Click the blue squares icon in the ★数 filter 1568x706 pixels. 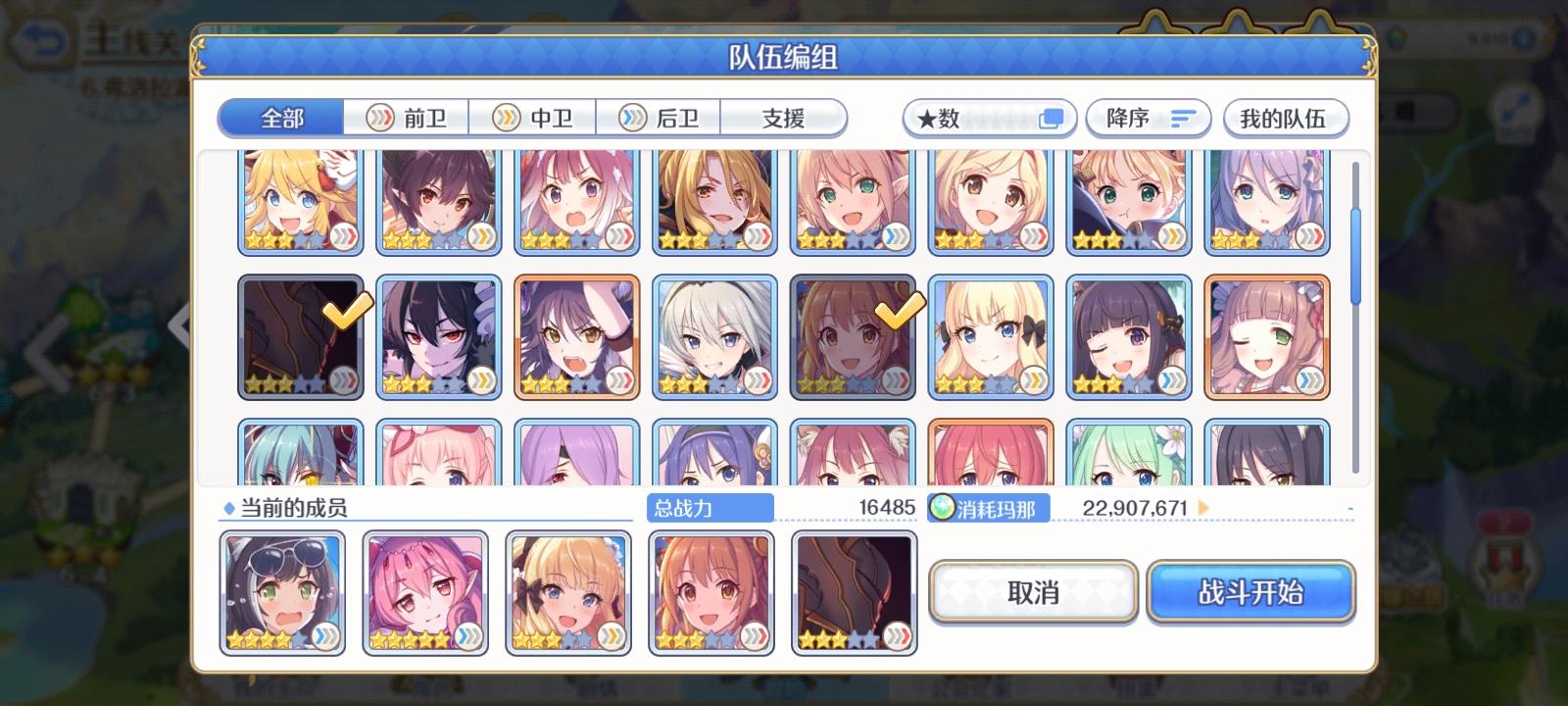(1052, 117)
